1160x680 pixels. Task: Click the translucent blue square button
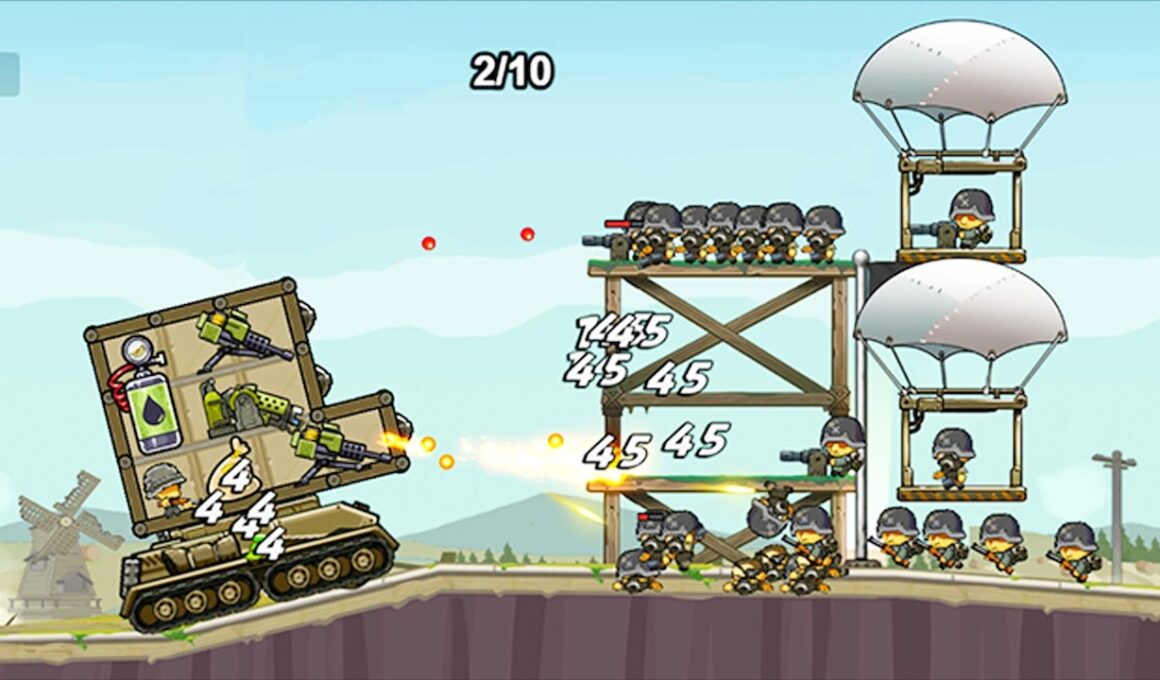(x=9, y=75)
